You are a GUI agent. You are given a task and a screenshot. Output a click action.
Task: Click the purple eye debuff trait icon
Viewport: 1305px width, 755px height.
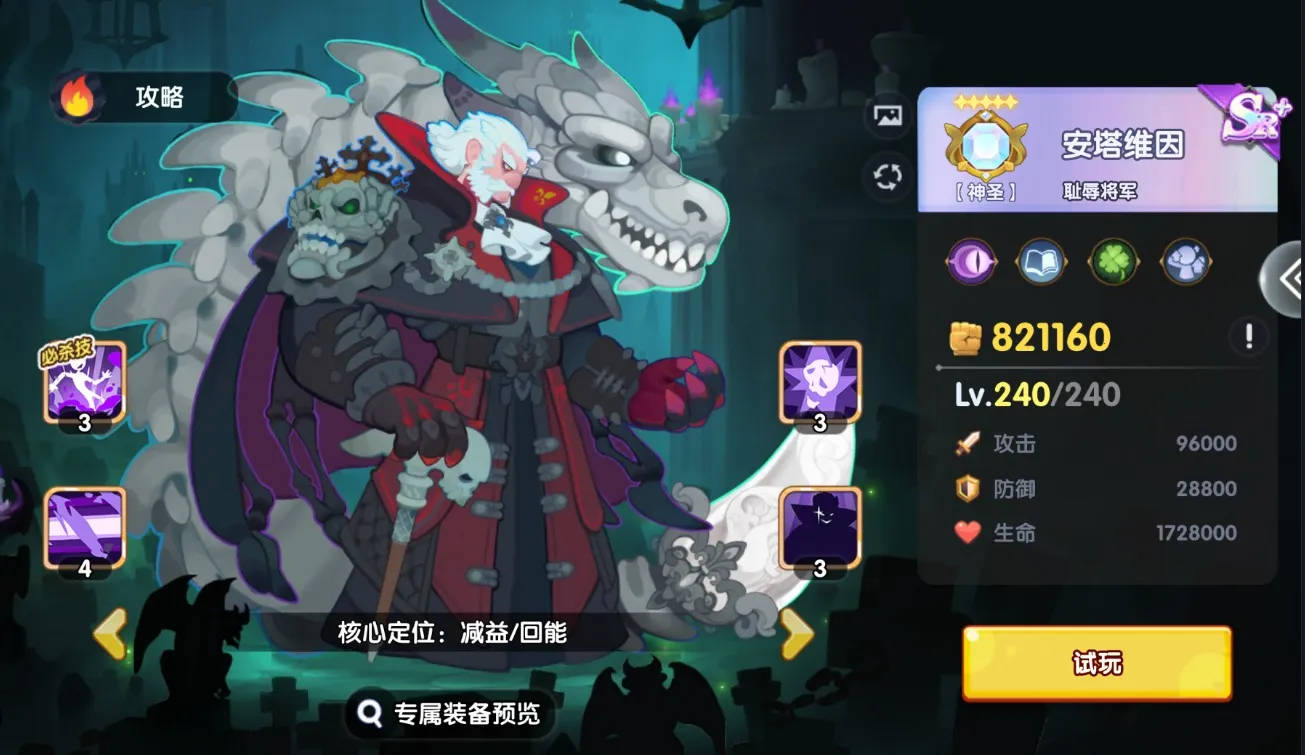971,261
